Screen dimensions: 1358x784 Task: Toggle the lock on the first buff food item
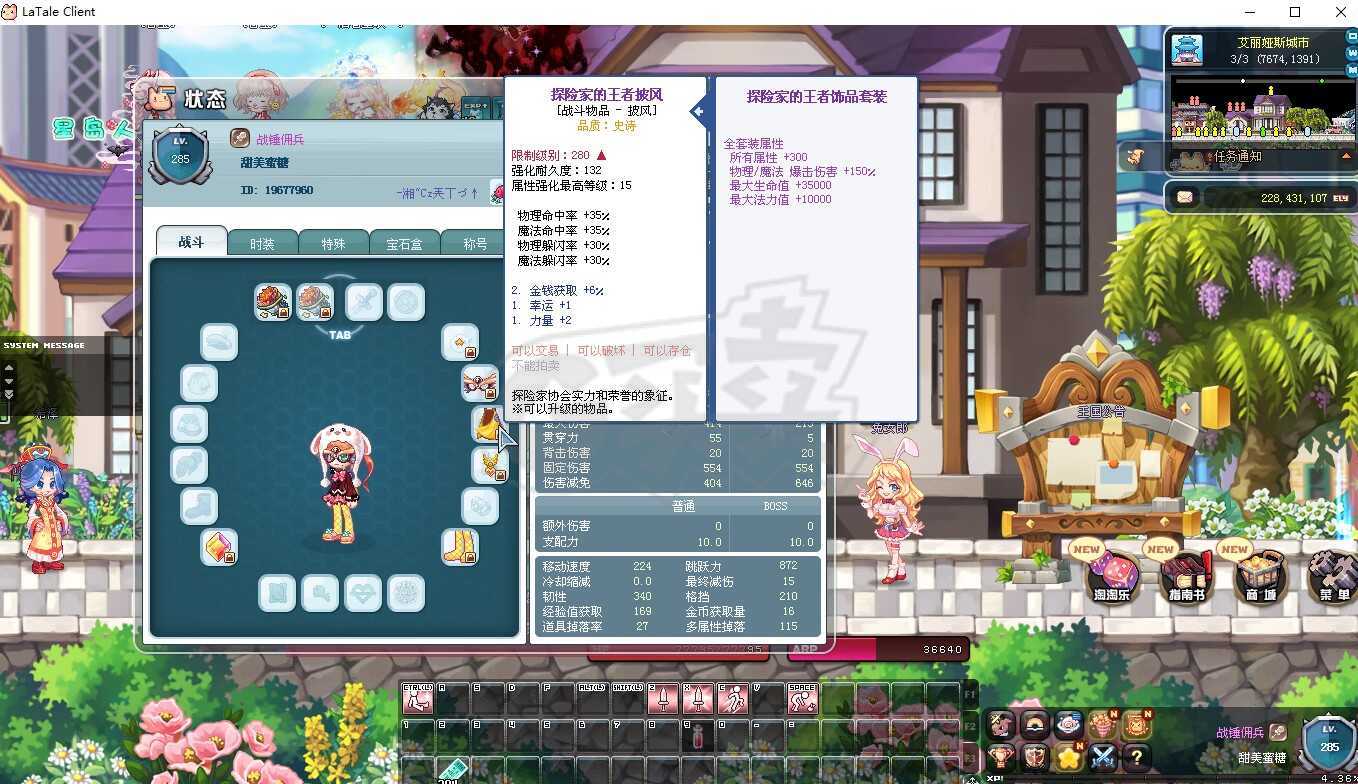pyautogui.click(x=284, y=312)
